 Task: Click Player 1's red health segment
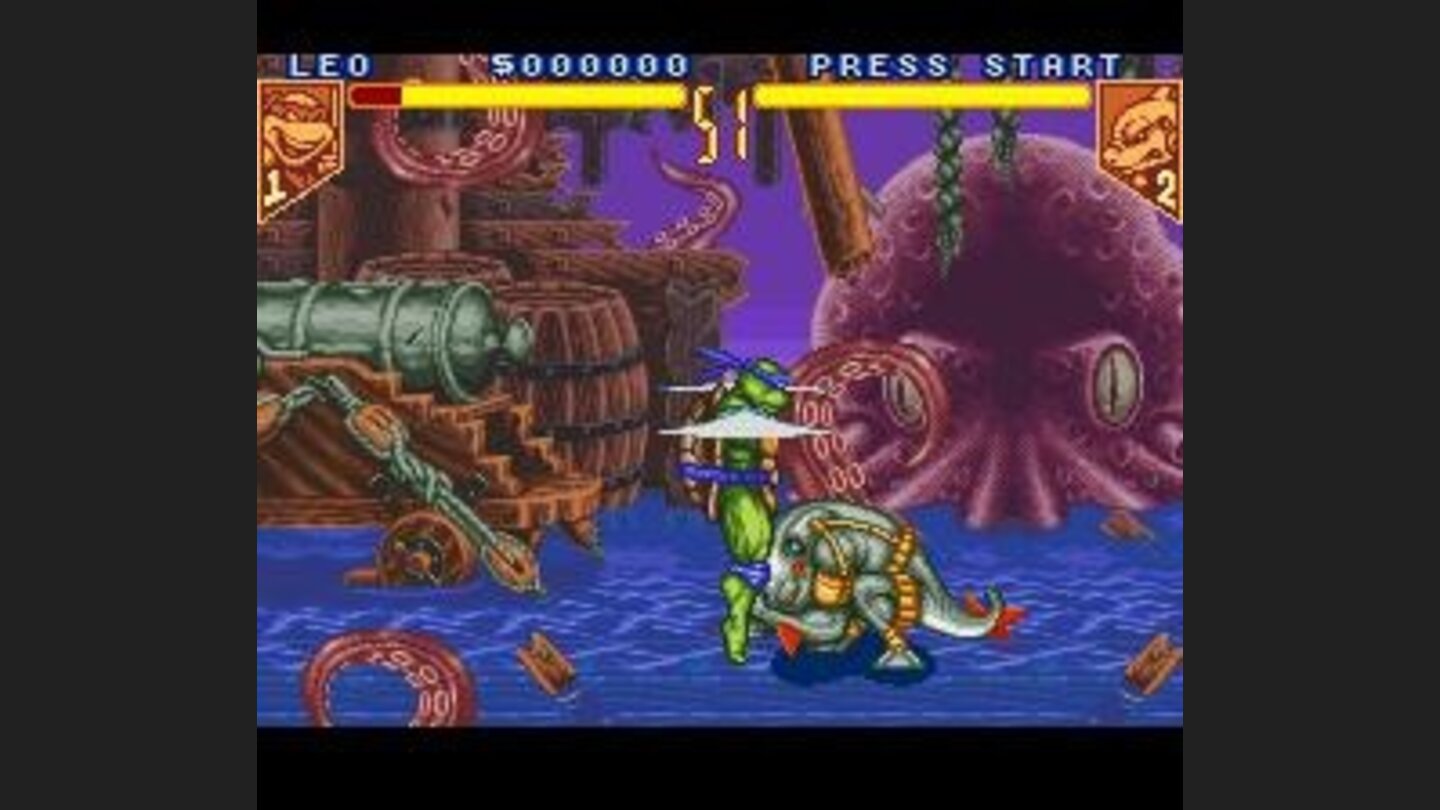[375, 97]
